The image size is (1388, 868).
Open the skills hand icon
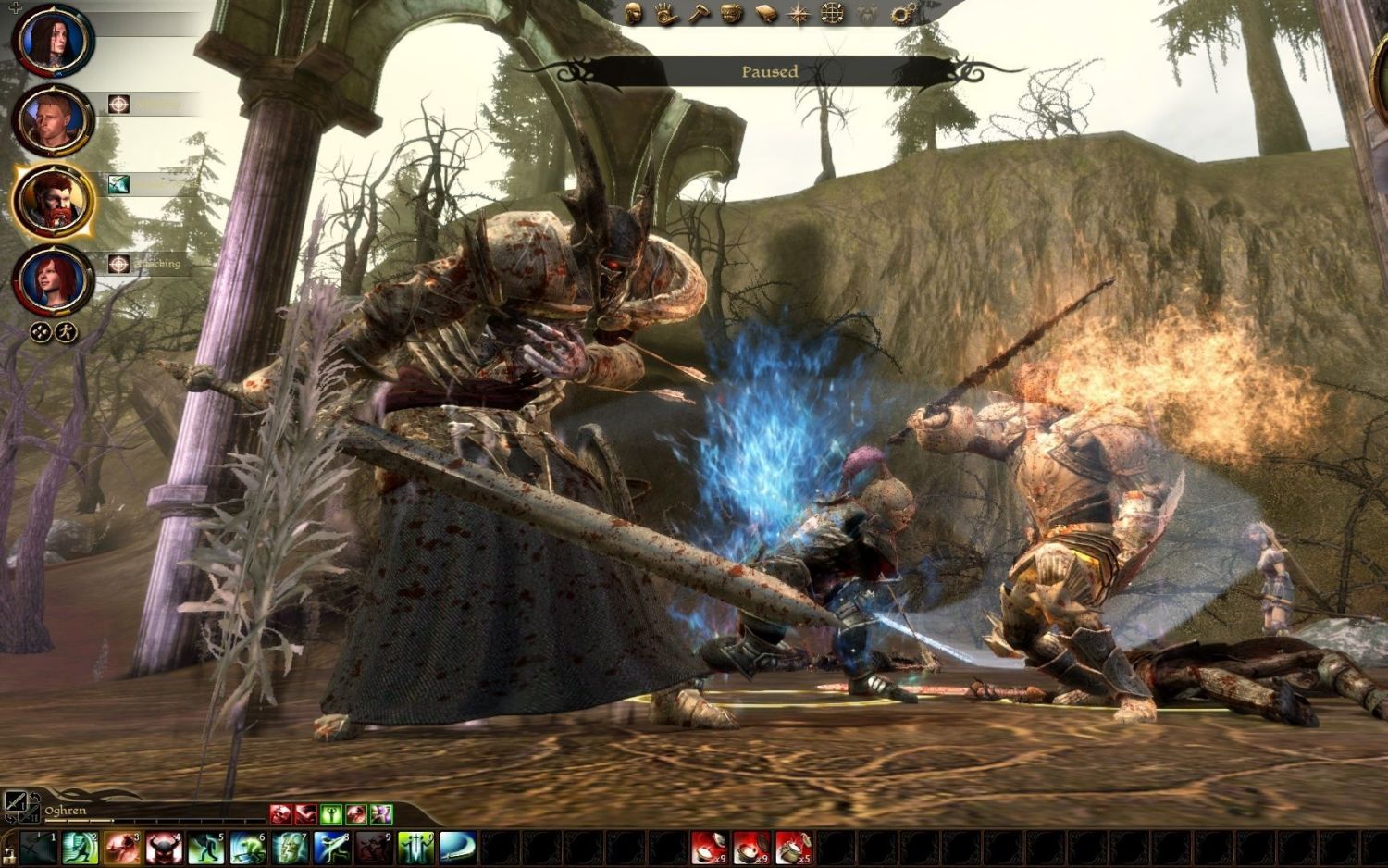(666, 13)
